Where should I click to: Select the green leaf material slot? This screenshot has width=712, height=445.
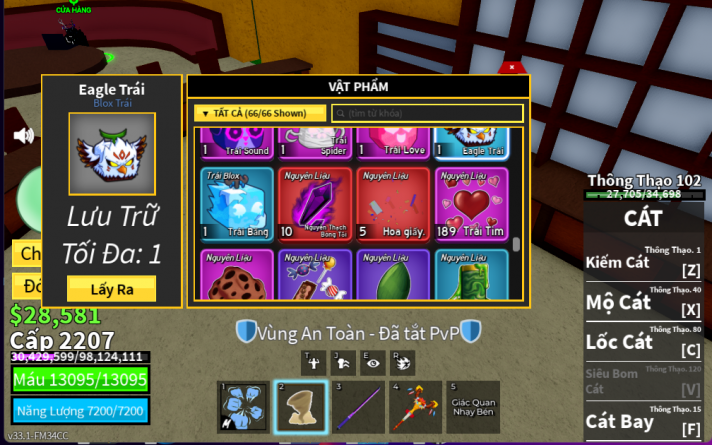click(x=391, y=275)
